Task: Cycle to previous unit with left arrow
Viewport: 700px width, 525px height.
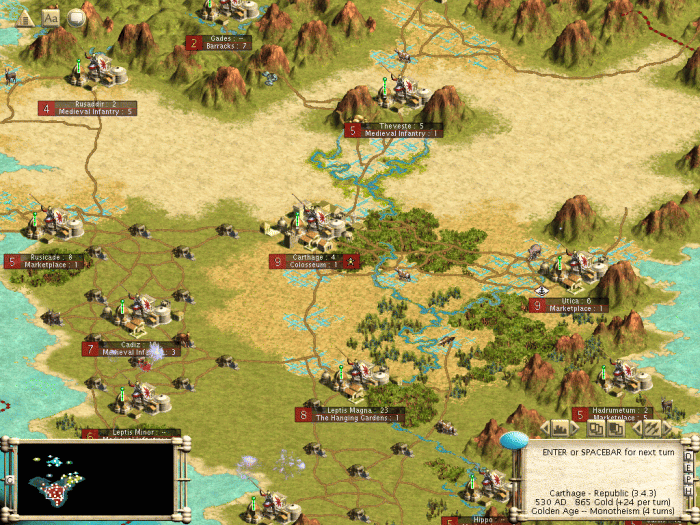Action: [x=637, y=428]
